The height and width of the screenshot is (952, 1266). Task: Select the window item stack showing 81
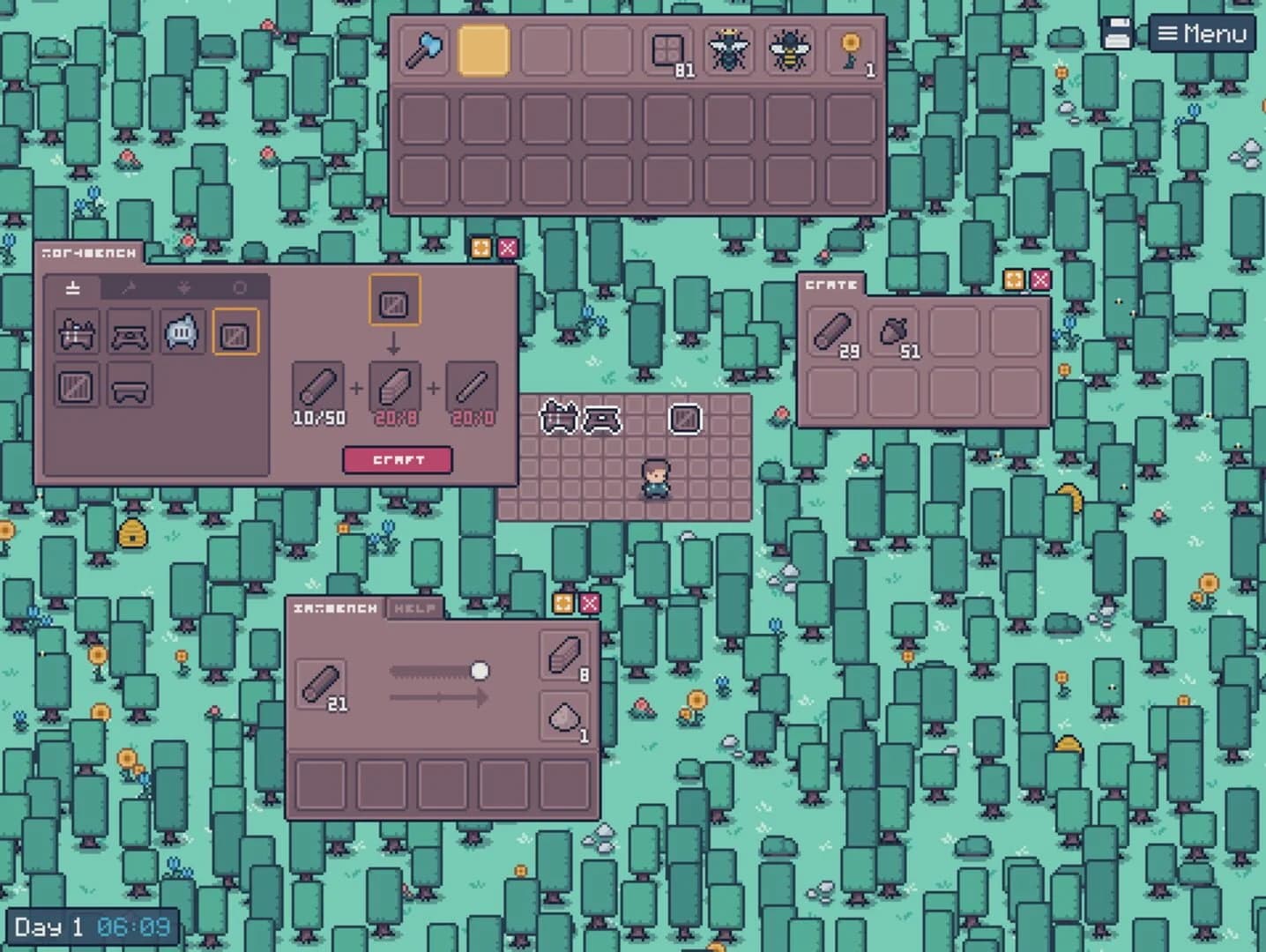(x=667, y=50)
